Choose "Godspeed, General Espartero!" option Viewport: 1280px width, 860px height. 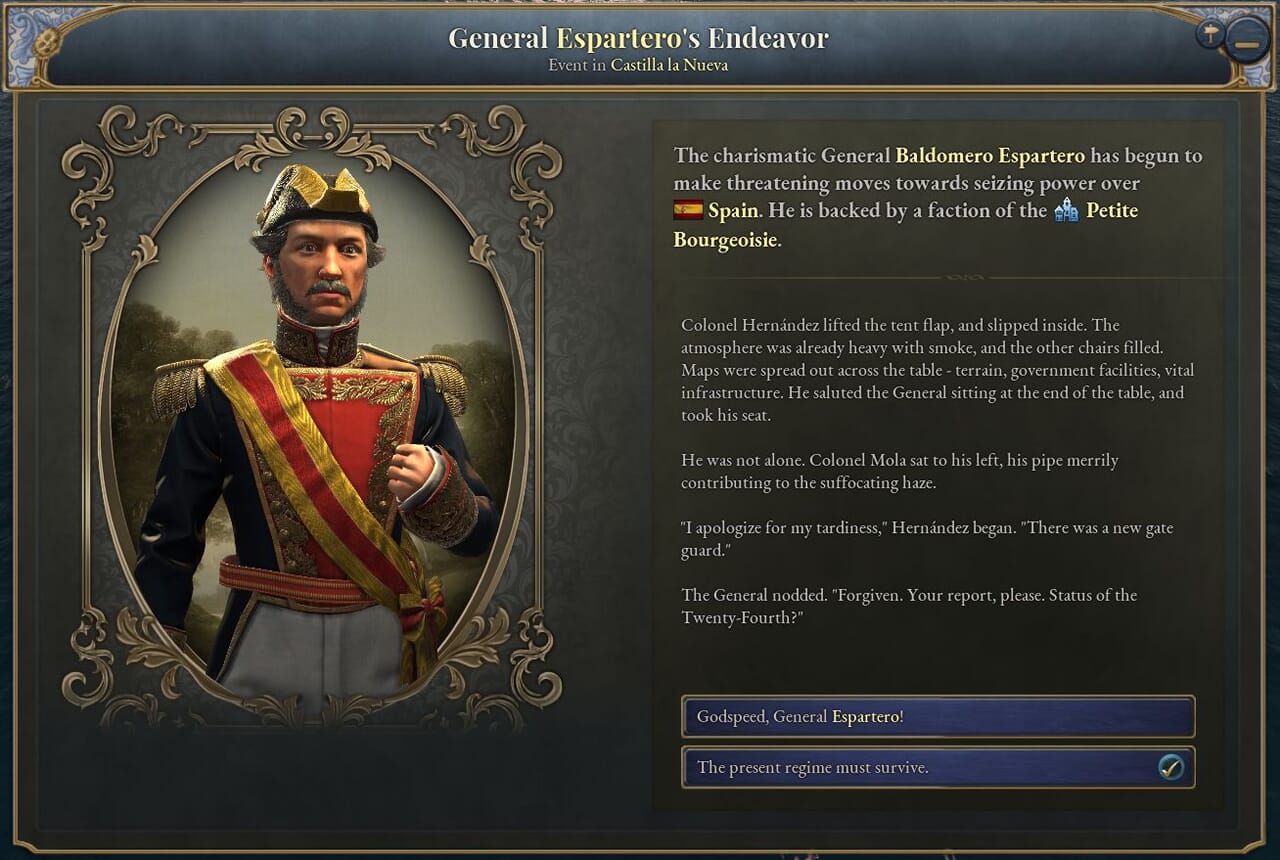click(x=937, y=717)
